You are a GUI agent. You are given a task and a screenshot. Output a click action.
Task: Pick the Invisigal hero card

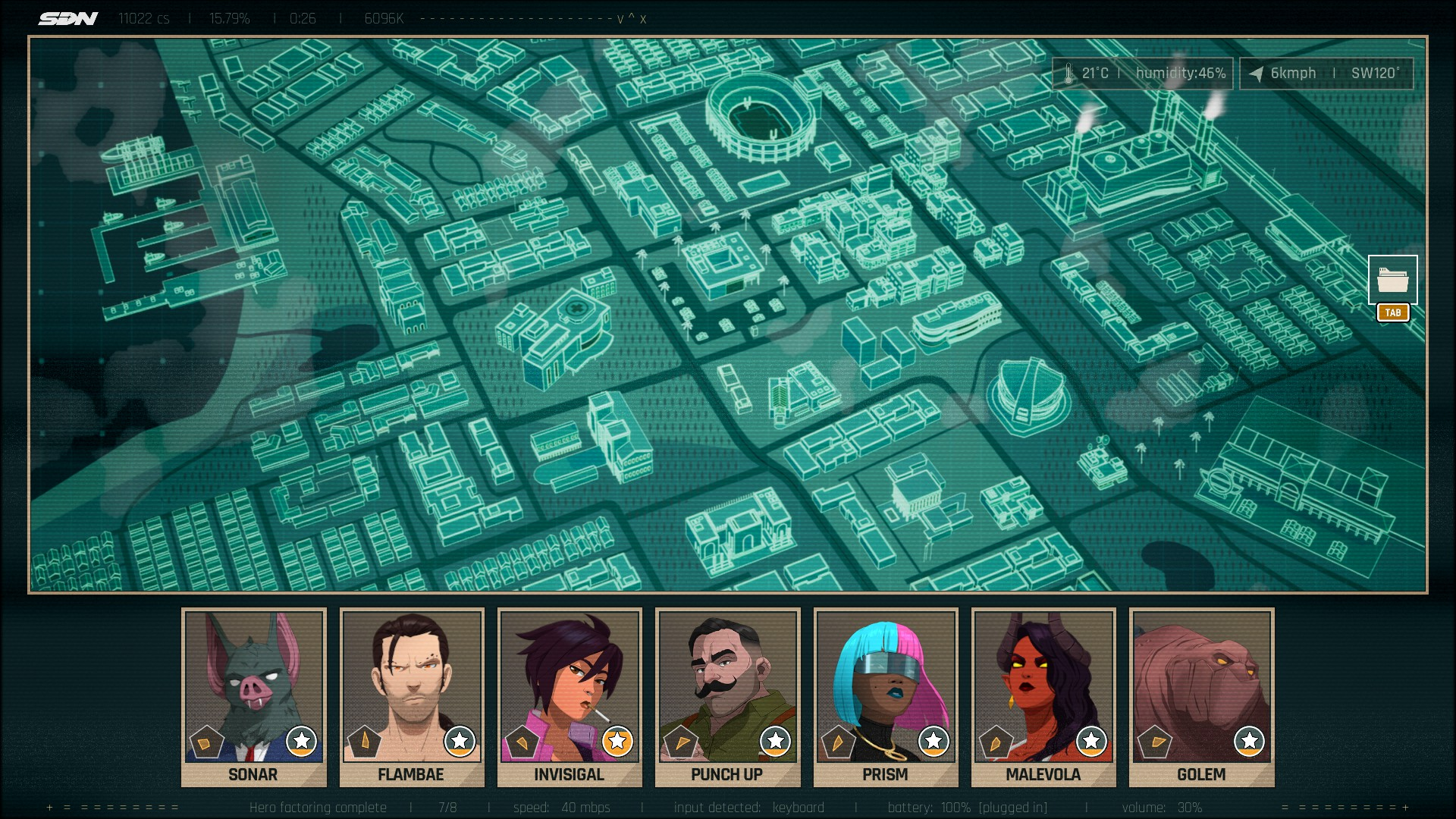(570, 696)
